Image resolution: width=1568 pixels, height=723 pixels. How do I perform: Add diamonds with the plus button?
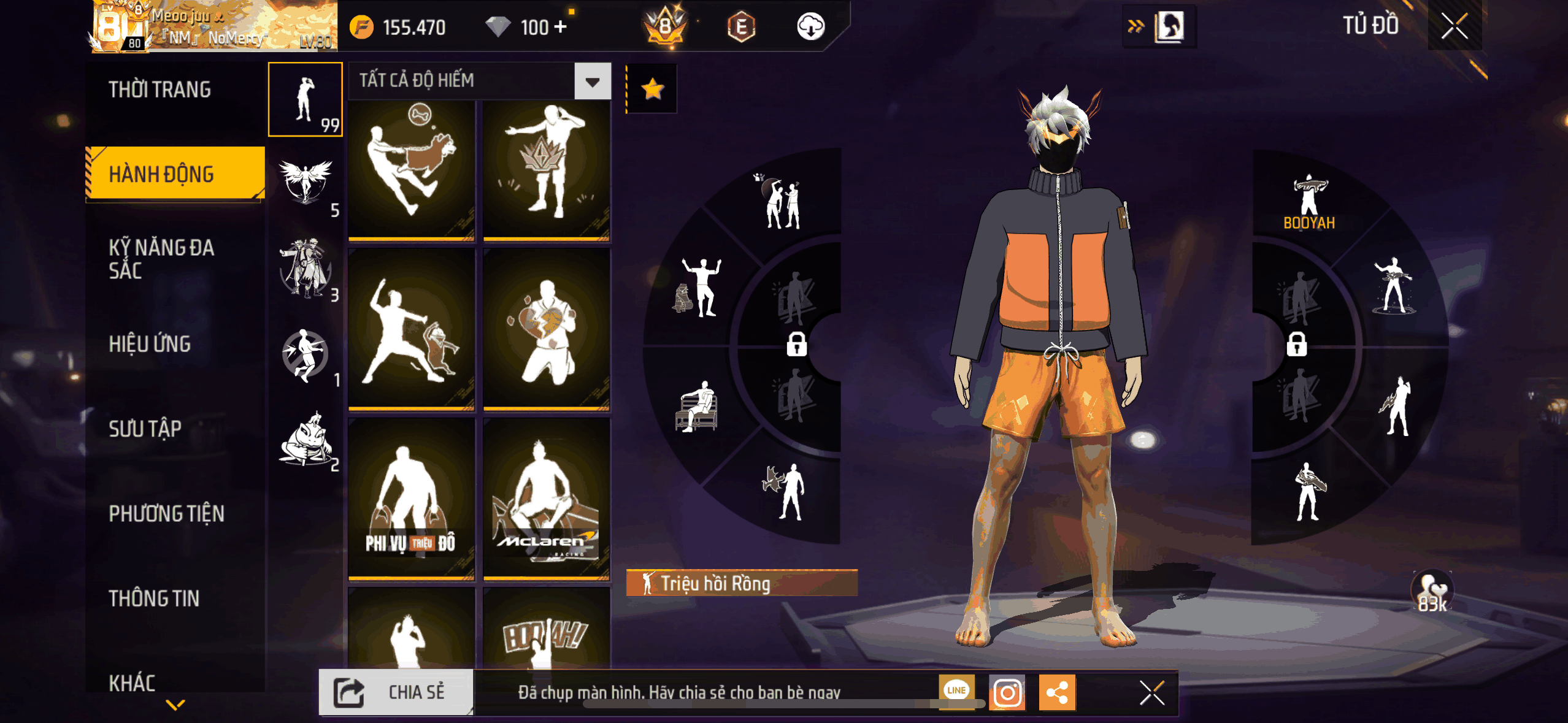(560, 27)
